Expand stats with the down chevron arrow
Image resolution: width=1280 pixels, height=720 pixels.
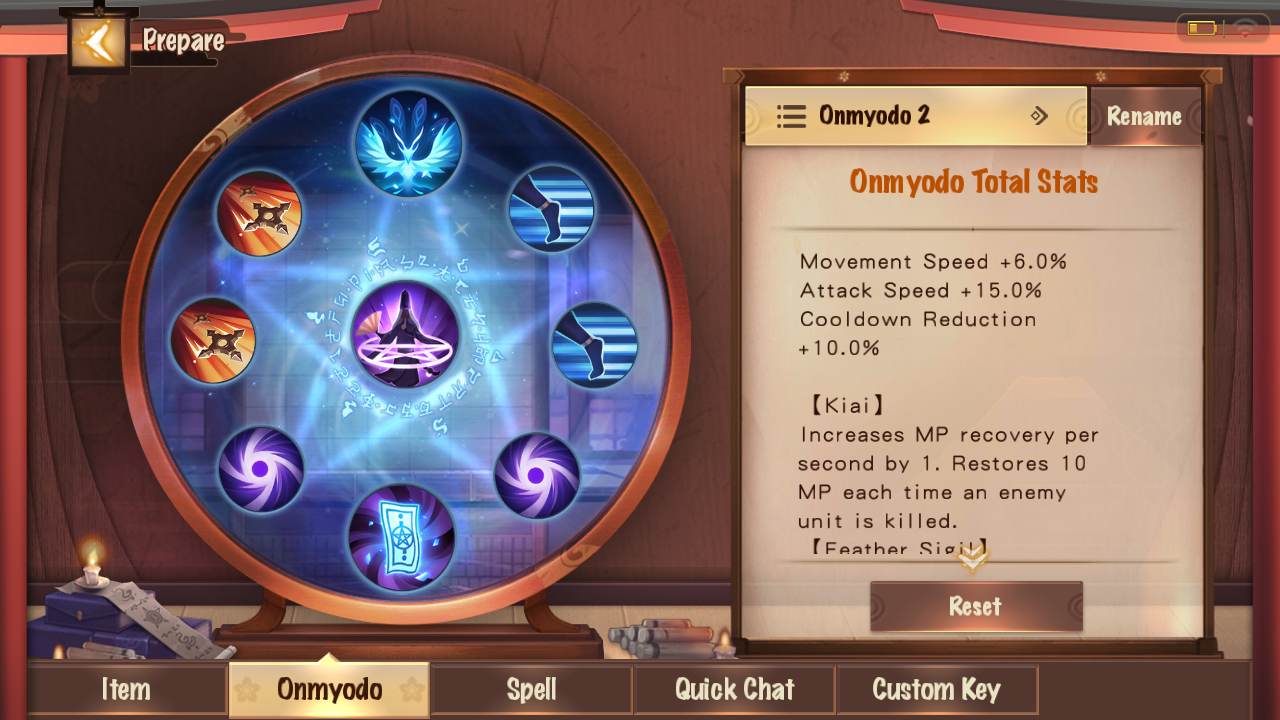[x=973, y=558]
